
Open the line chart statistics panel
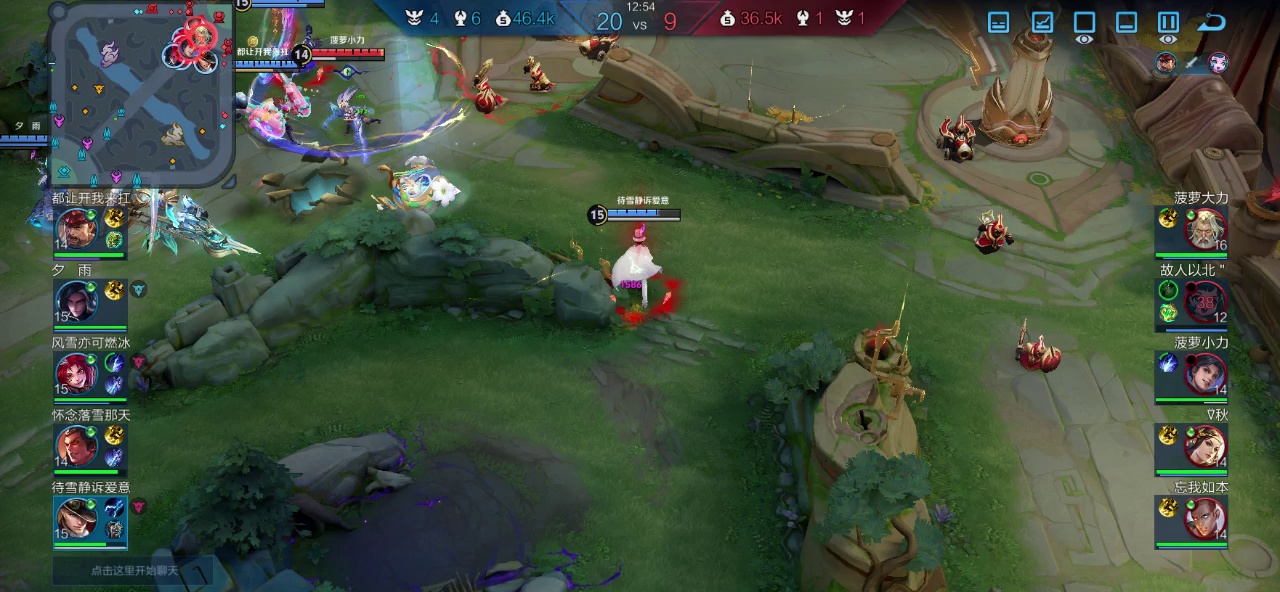(x=1042, y=22)
